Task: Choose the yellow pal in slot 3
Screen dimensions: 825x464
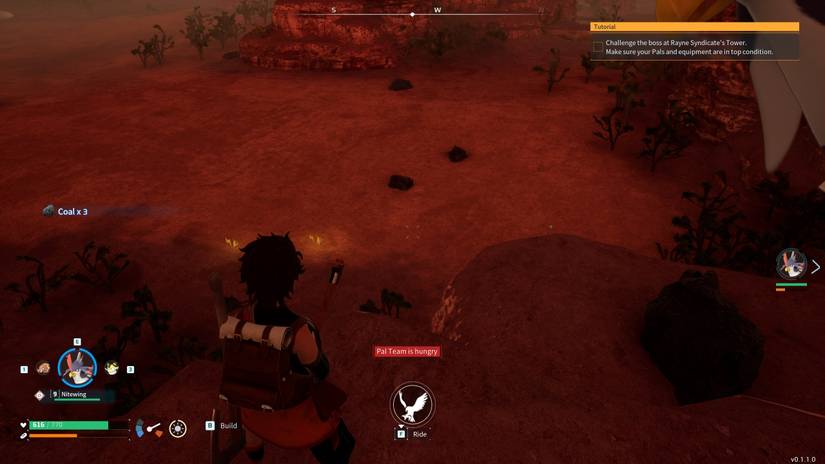Action: pos(112,368)
